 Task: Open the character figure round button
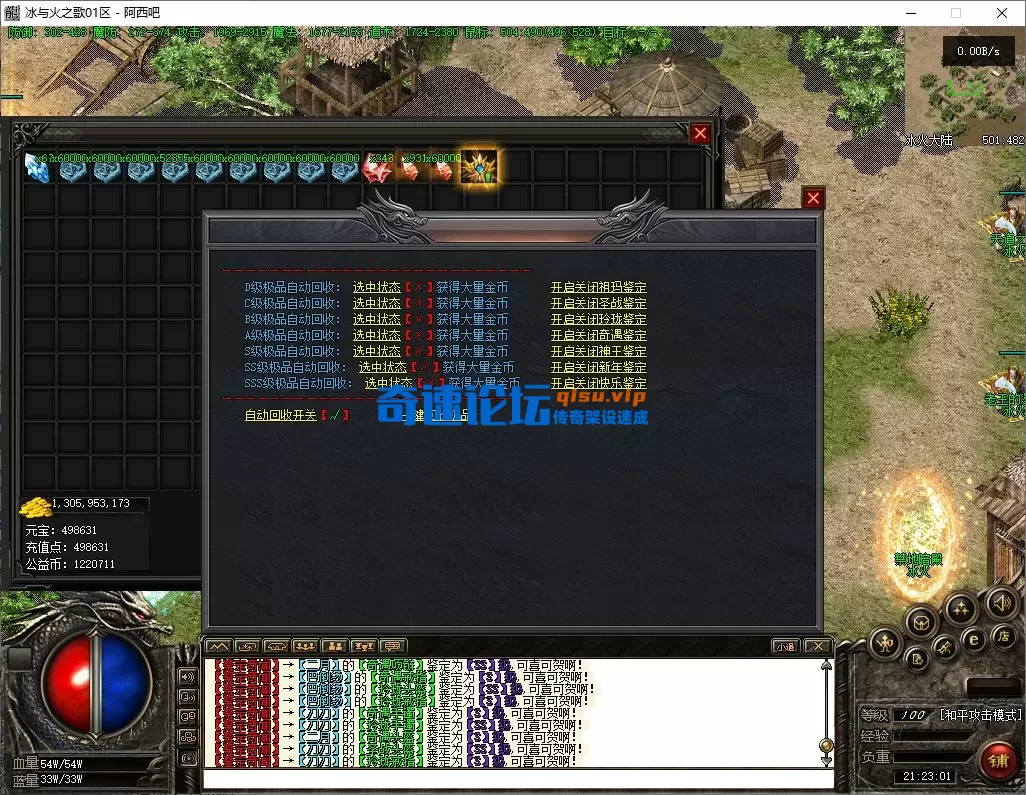click(885, 642)
